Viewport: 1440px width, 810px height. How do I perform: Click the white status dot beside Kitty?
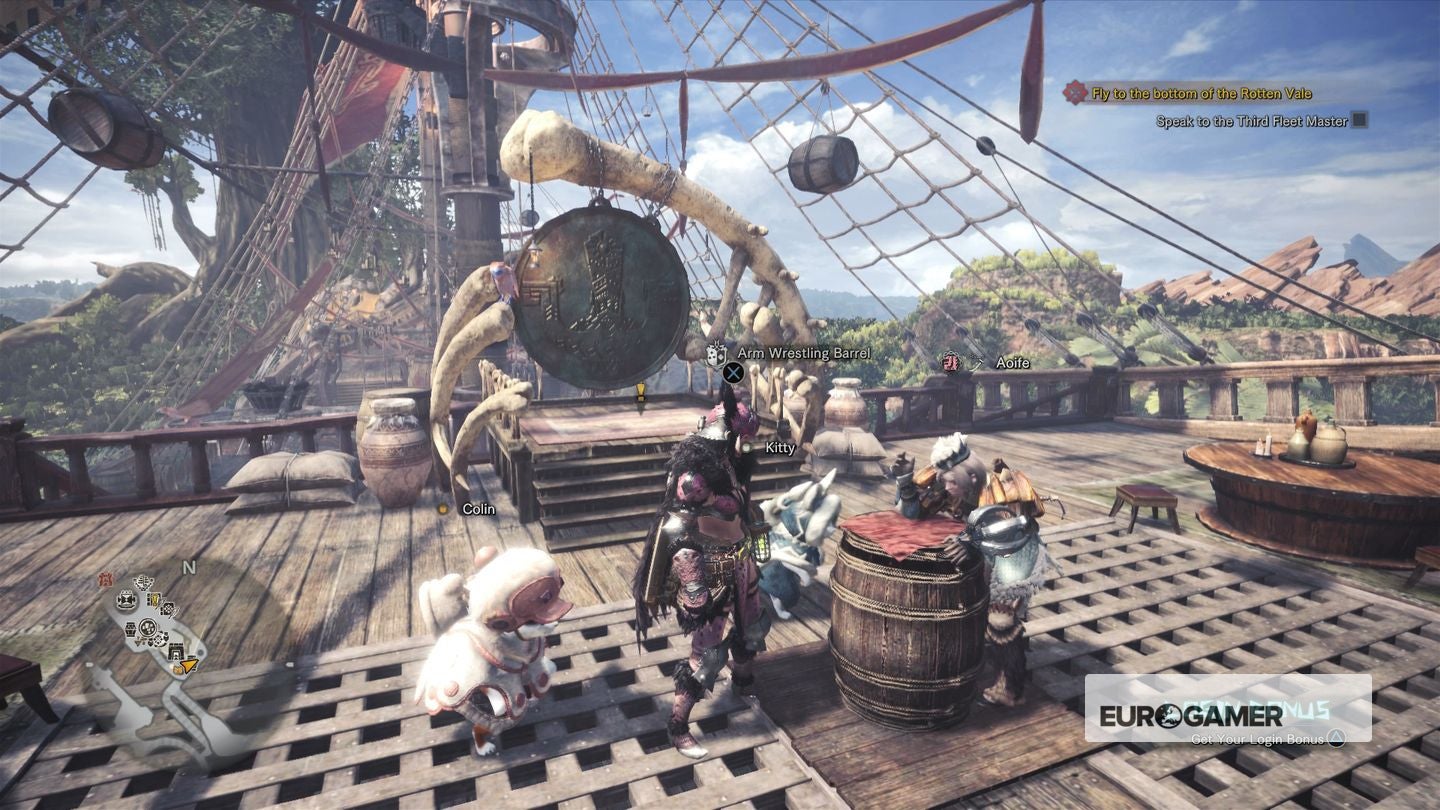746,448
